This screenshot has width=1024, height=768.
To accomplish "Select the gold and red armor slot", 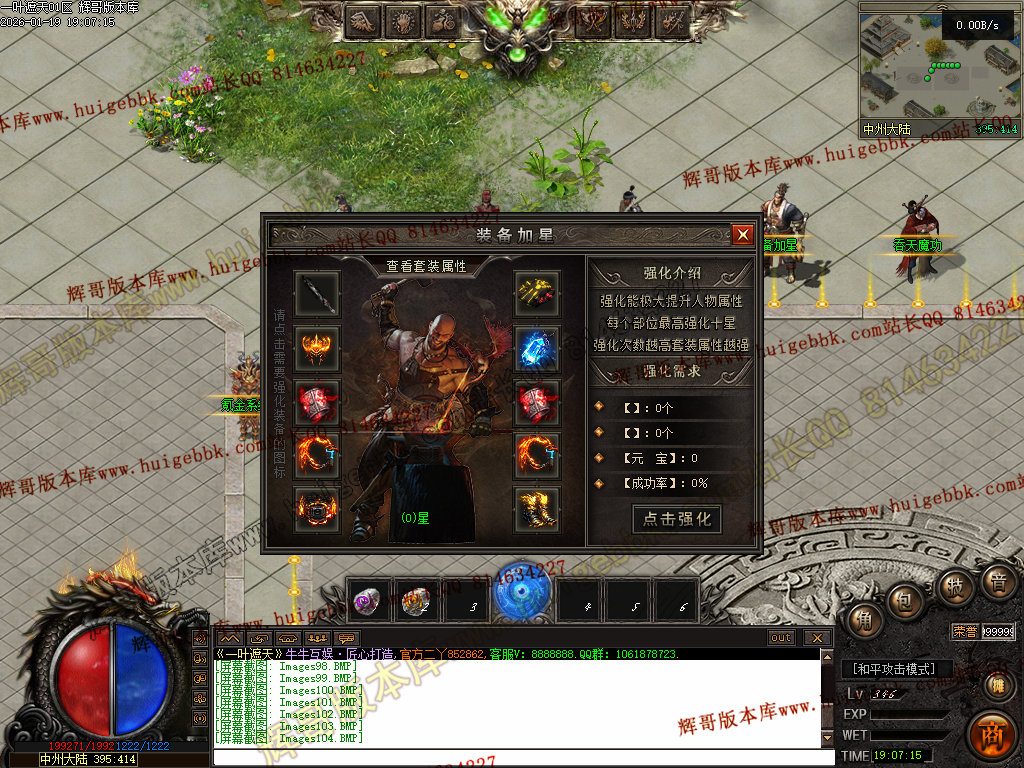I will [537, 294].
